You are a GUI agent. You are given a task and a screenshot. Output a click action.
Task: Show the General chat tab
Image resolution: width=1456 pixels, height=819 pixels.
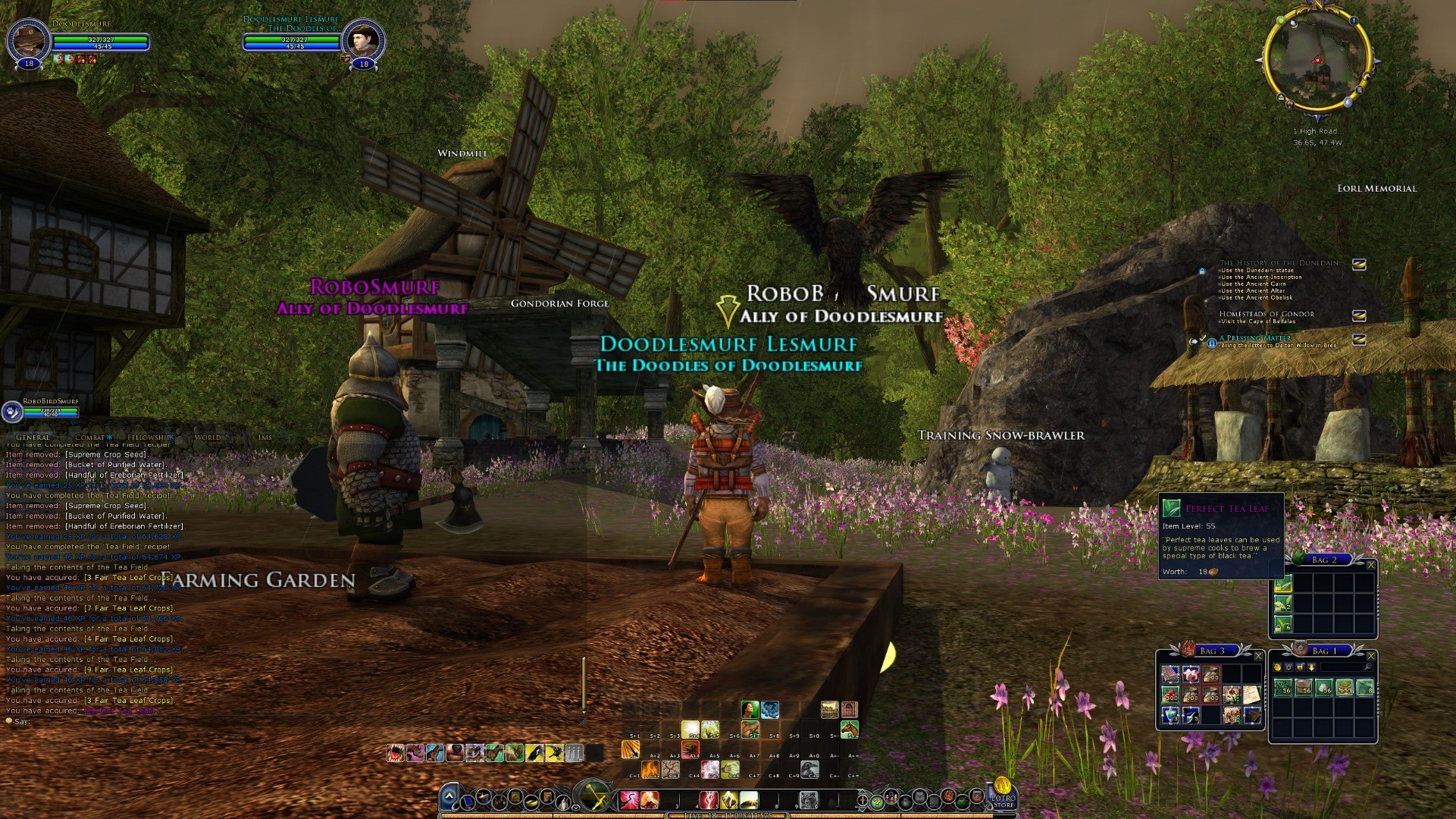pyautogui.click(x=33, y=438)
